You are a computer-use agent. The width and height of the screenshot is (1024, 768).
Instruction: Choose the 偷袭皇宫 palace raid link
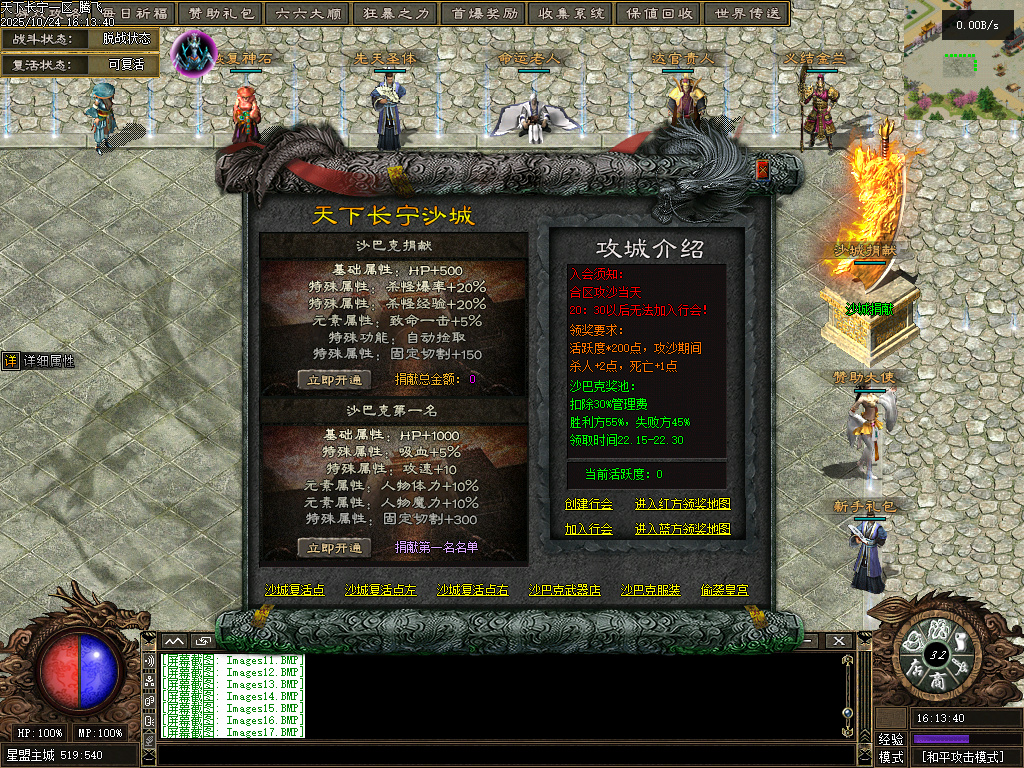[724, 590]
